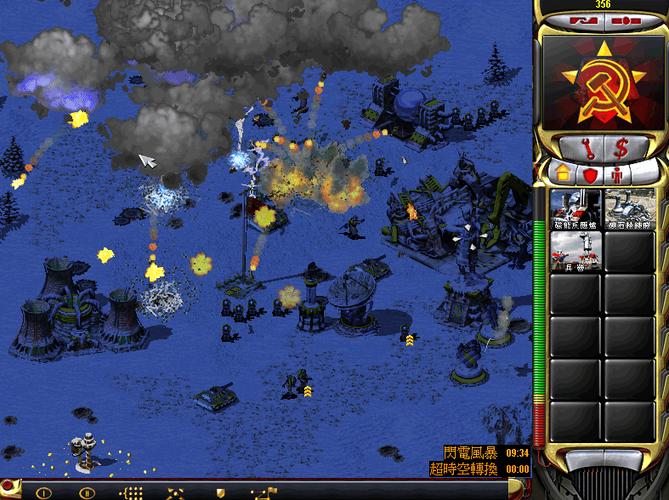Activate the dotted formation command button
669x500 pixels.
point(131,492)
